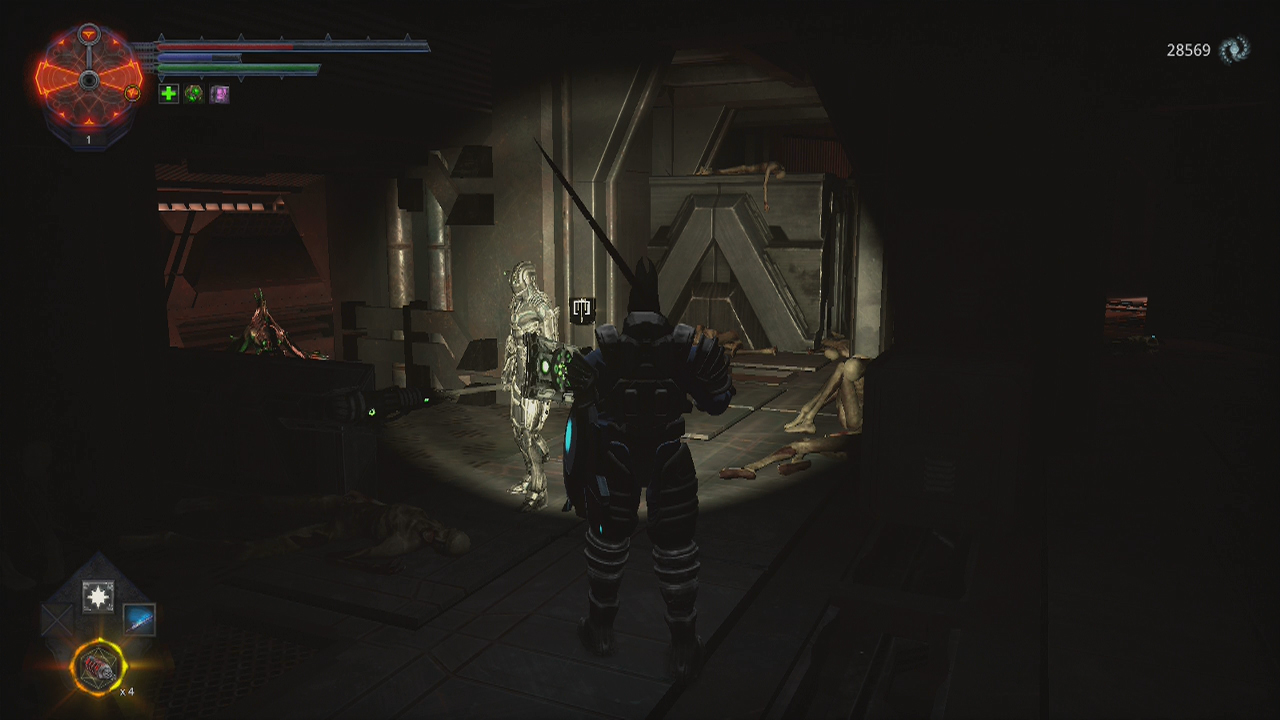Select the blue blade weapon ability icon
Screen dimensions: 1280x720
pos(139,620)
